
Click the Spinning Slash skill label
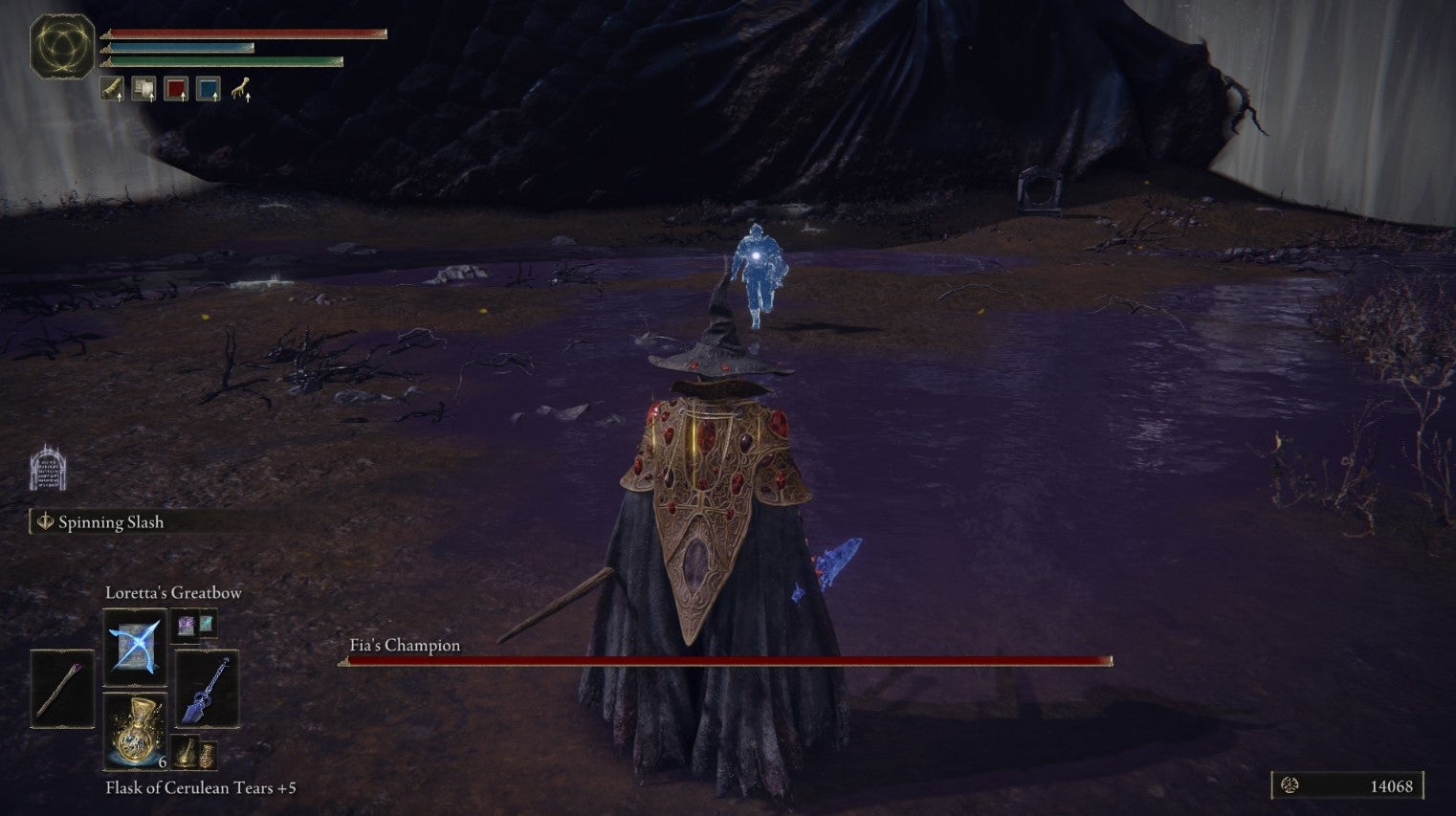pyautogui.click(x=111, y=522)
